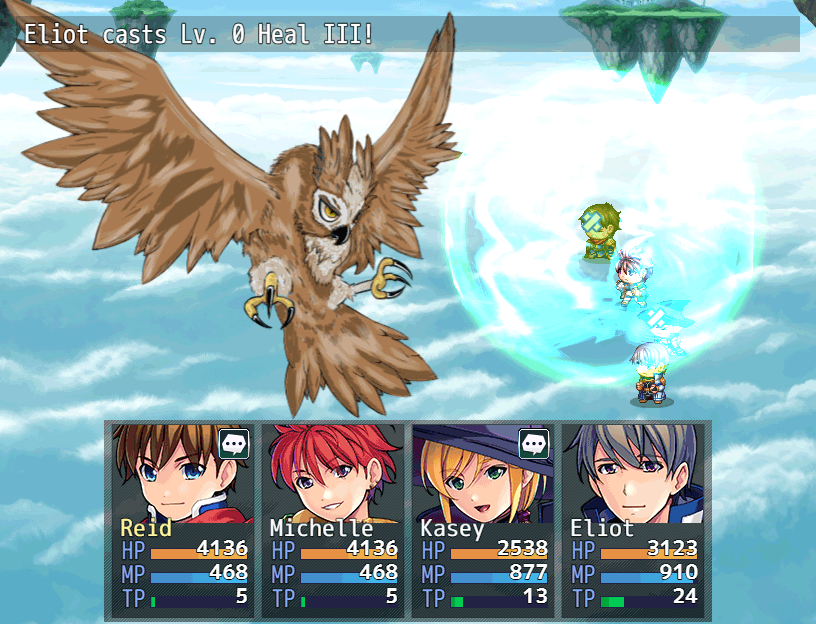
Task: Select Kasey's party status panel
Action: [x=482, y=518]
